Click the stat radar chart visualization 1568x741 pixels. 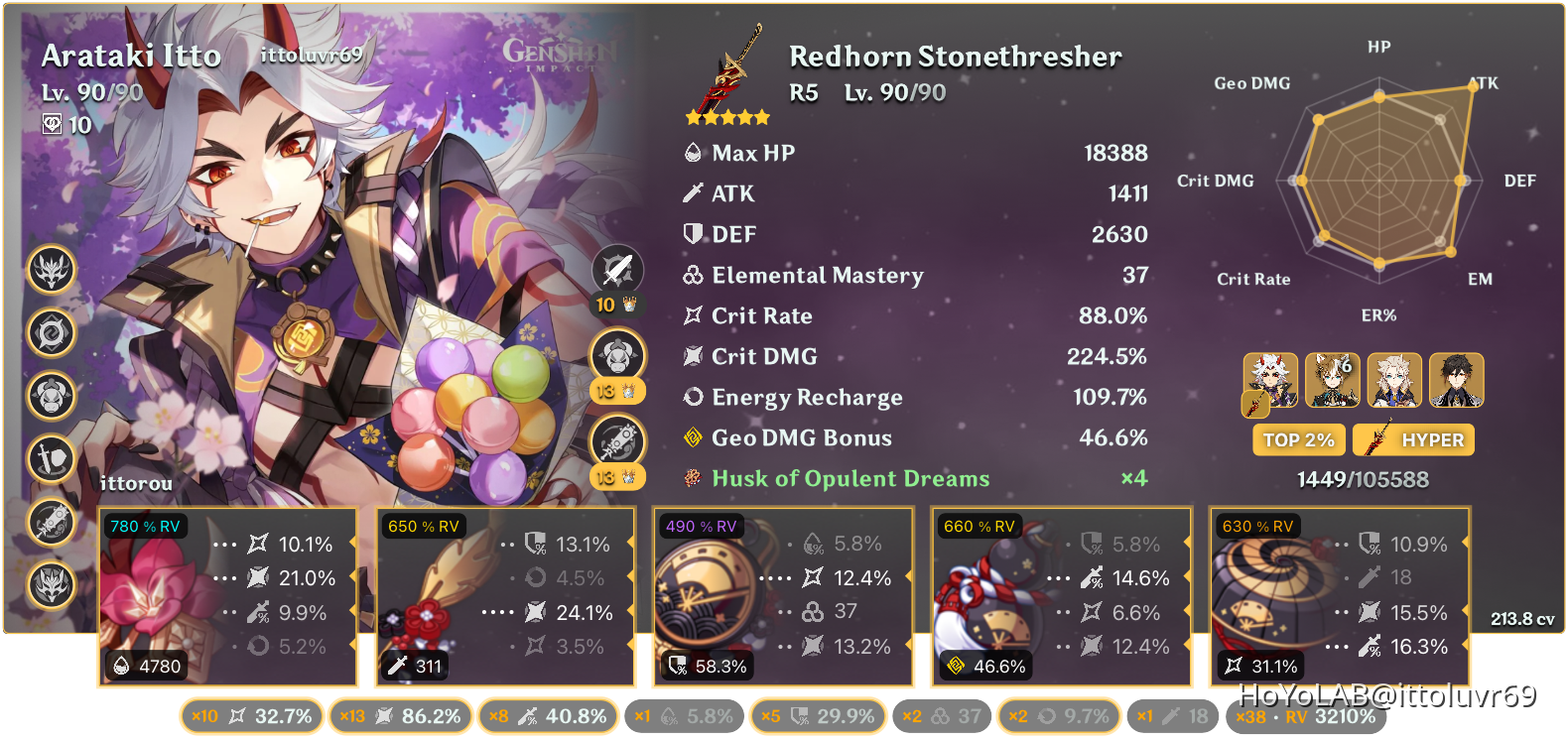click(1379, 179)
